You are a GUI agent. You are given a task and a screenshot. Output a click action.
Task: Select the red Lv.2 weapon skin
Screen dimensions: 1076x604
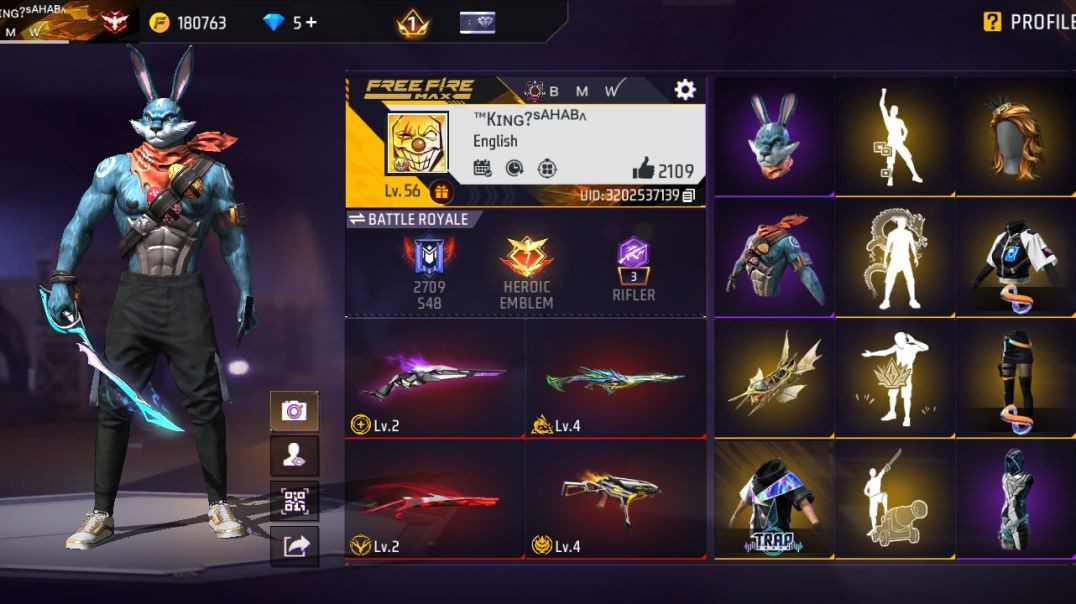pos(435,499)
